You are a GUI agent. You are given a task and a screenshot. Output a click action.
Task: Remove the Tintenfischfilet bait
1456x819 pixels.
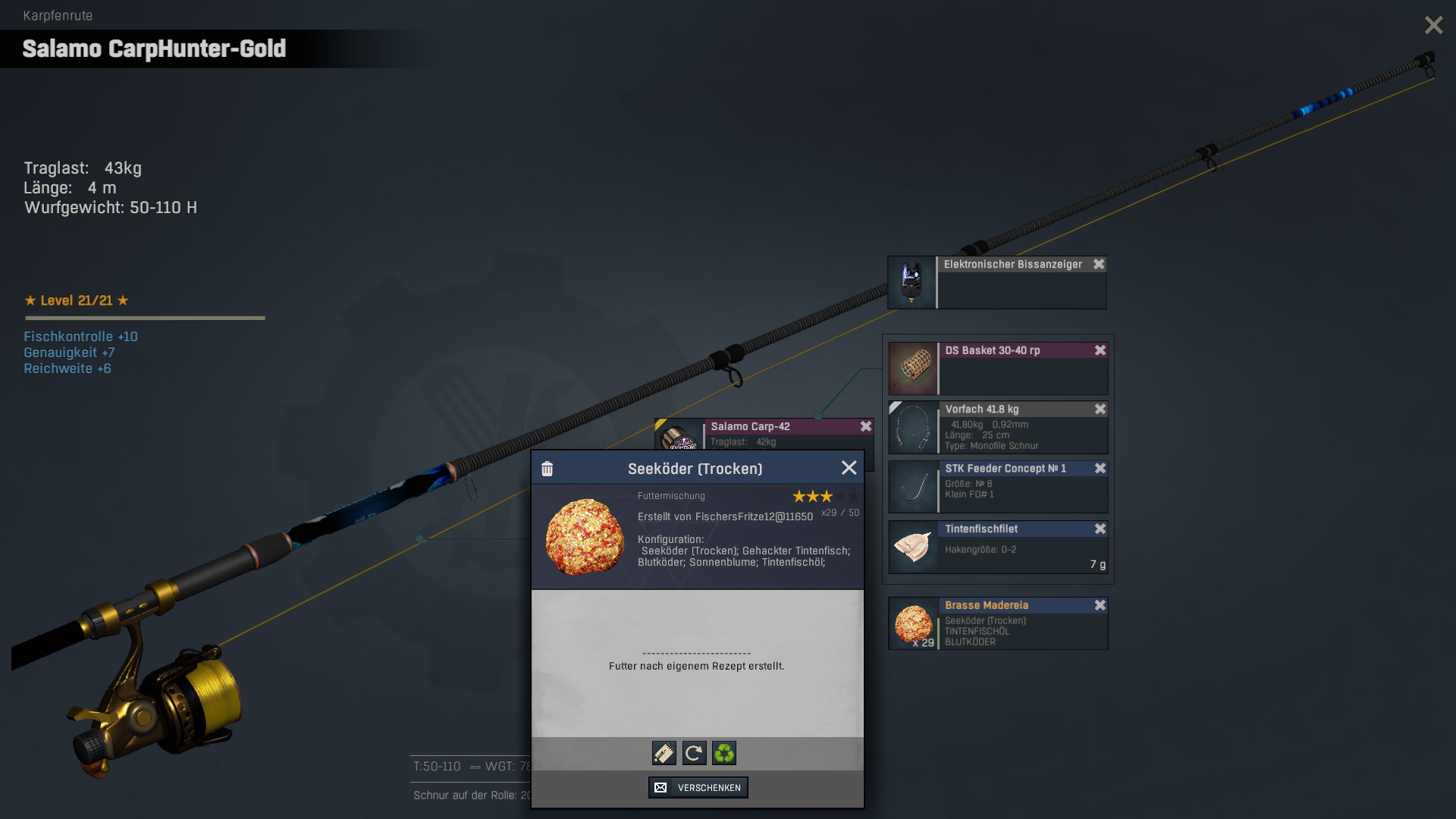(x=1100, y=529)
